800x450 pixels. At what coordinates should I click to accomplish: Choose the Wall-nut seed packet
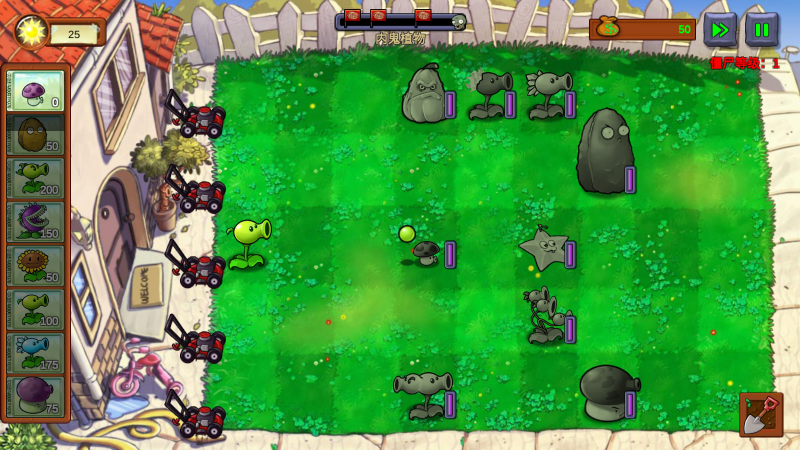(36, 134)
